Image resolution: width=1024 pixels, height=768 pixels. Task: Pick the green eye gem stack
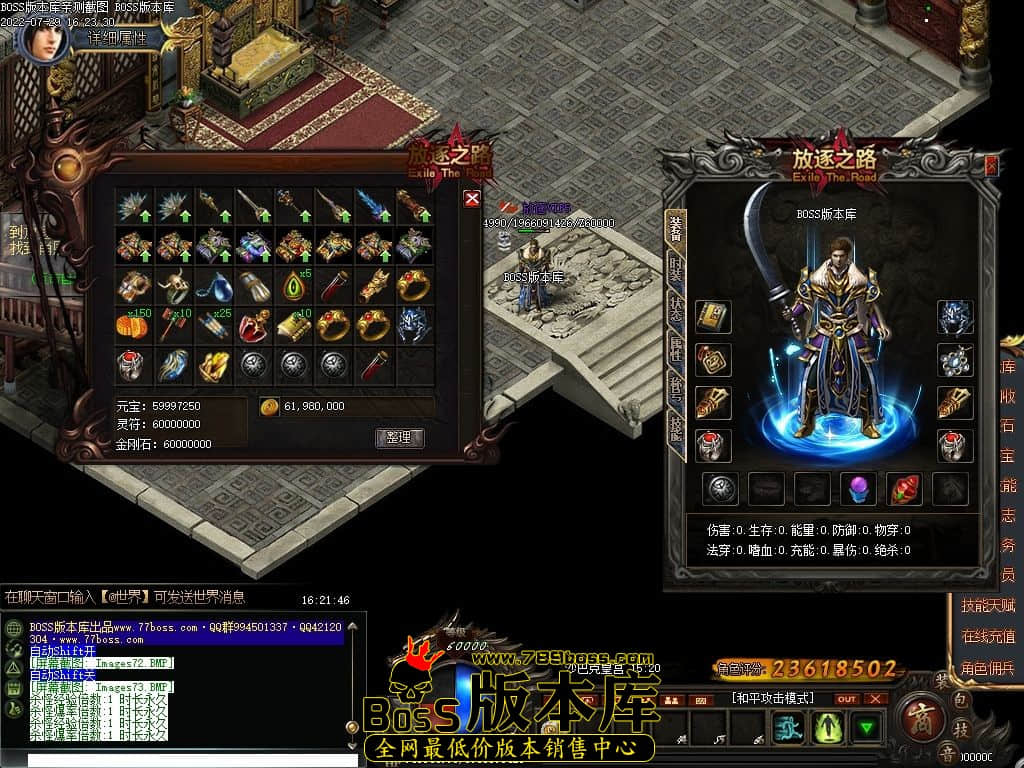point(294,286)
